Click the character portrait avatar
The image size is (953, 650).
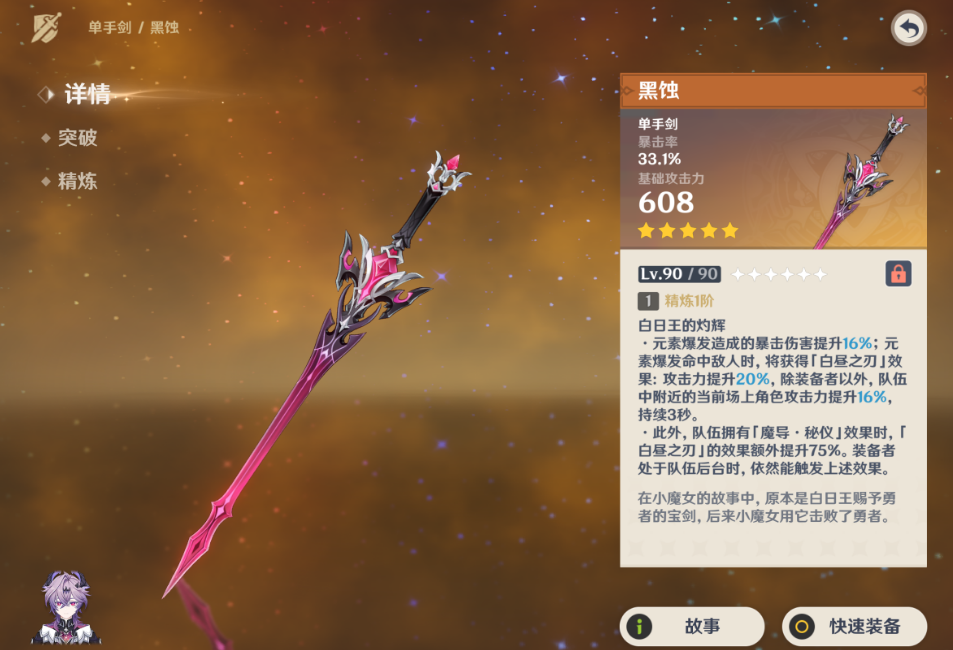pos(66,608)
